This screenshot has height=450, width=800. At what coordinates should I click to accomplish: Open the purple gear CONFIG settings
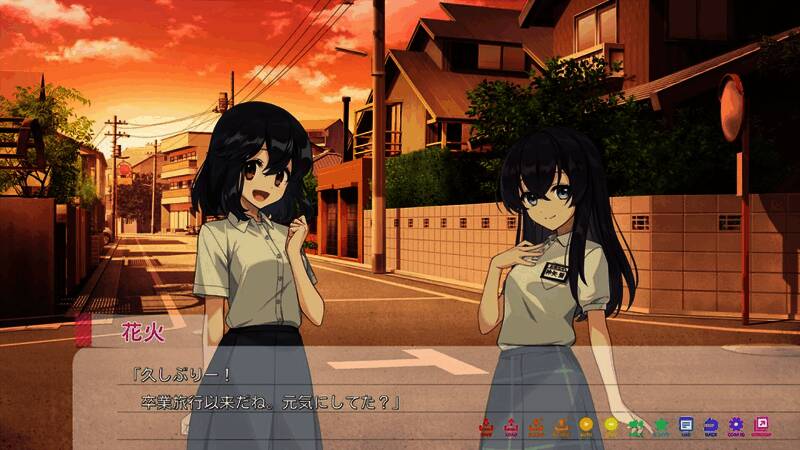pyautogui.click(x=736, y=426)
